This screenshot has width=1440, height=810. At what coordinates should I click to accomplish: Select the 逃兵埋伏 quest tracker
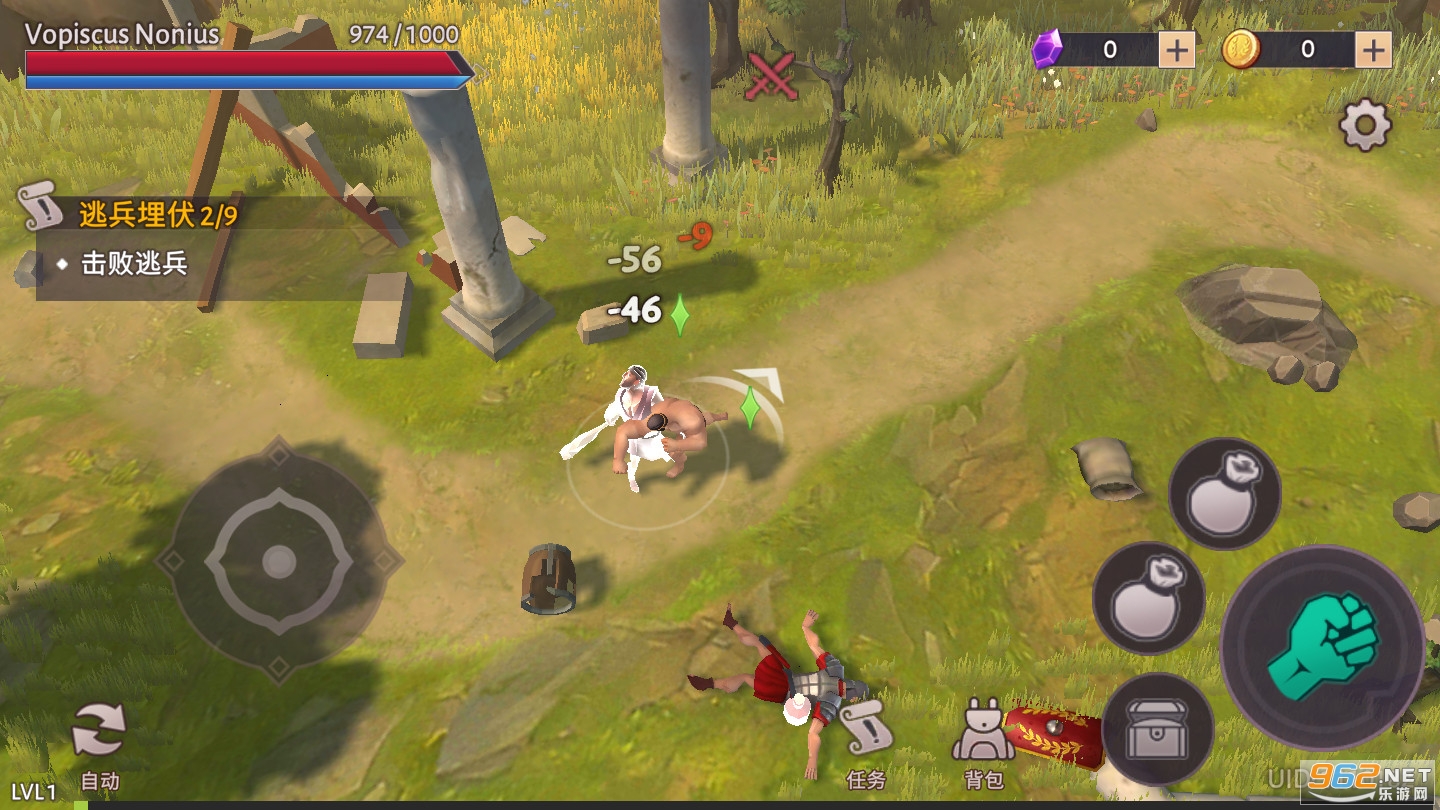pos(158,214)
